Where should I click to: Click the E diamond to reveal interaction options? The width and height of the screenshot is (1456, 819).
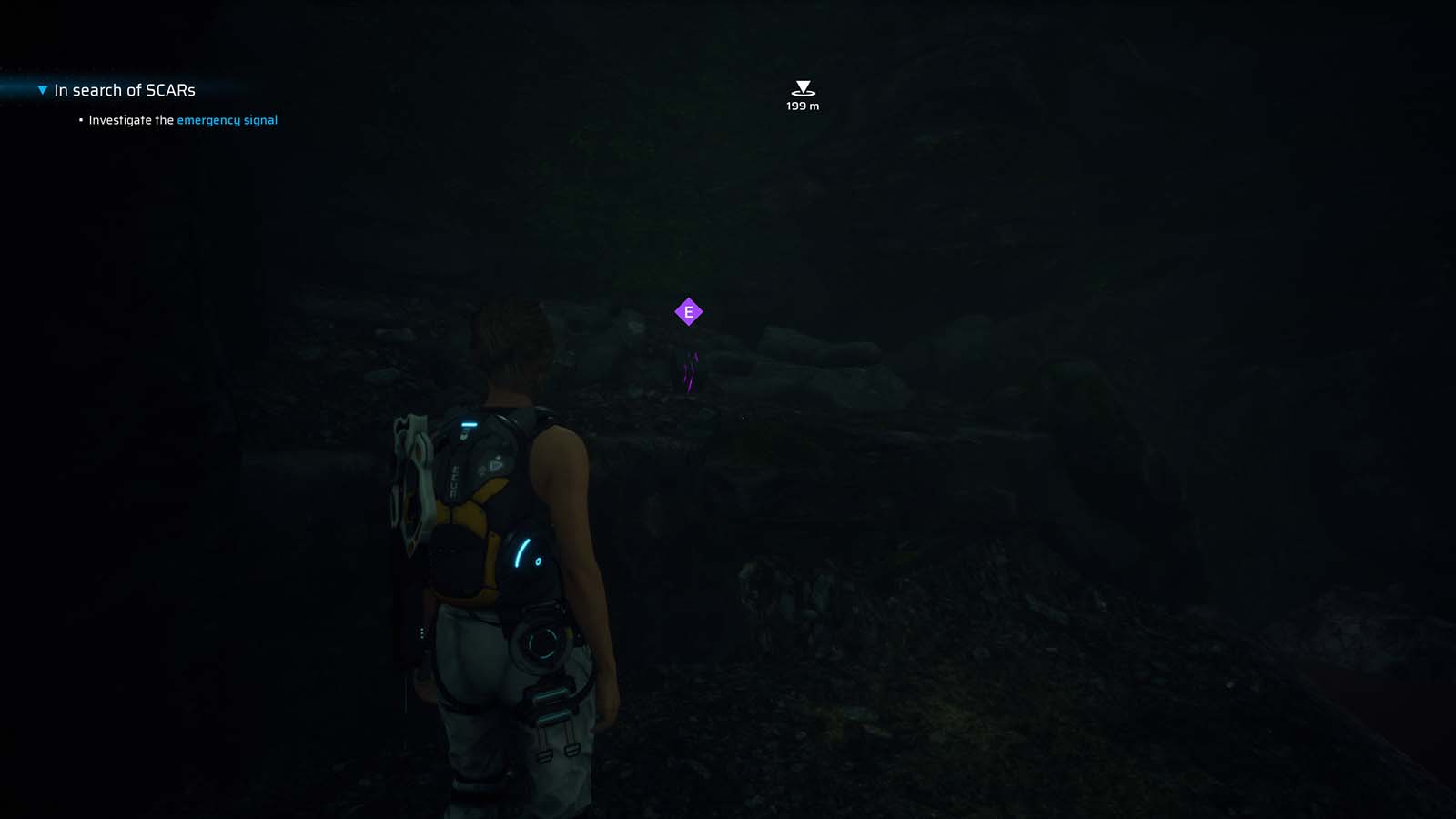[x=689, y=311]
